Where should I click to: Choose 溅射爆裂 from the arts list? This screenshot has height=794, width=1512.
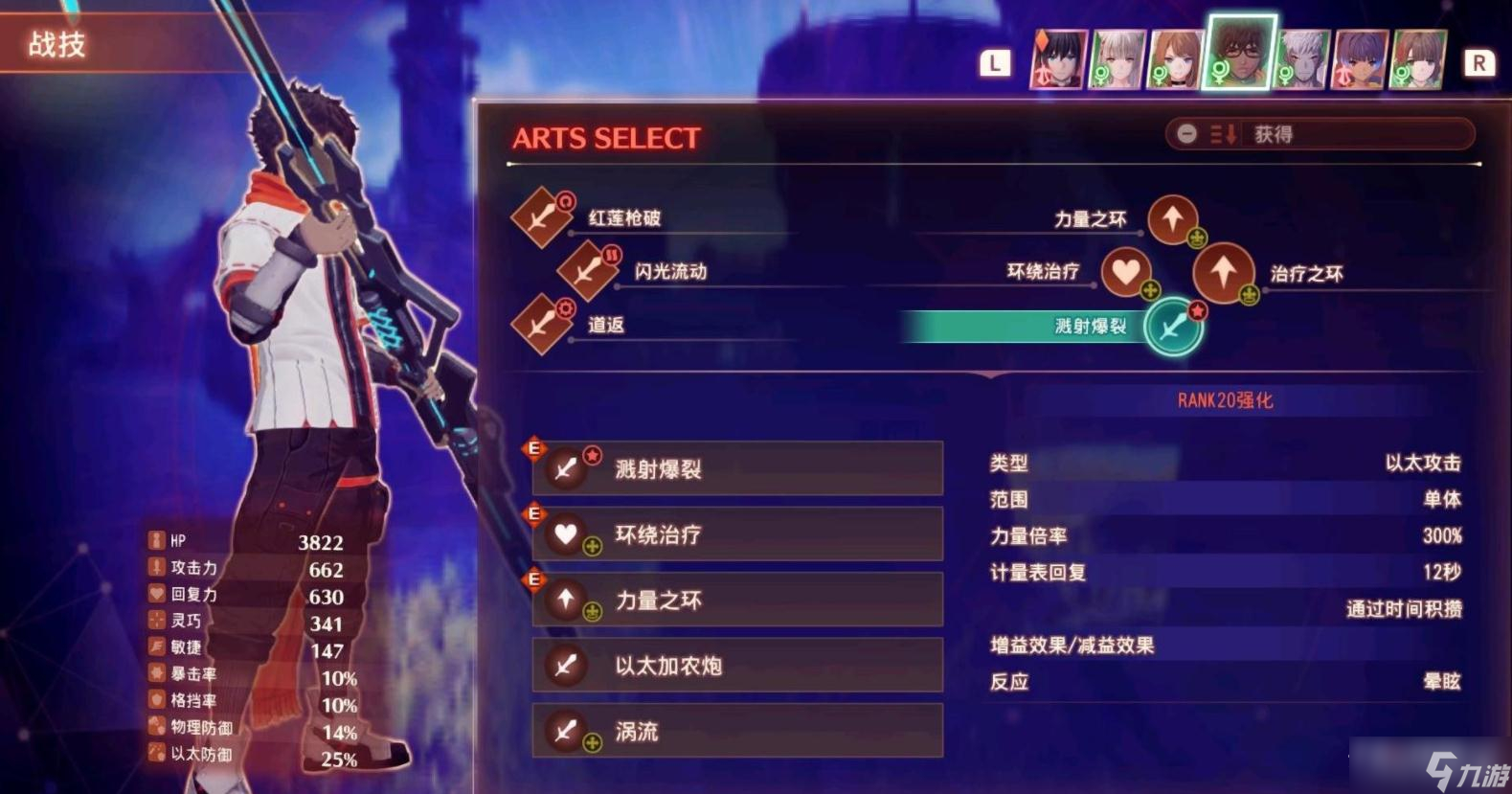coord(736,468)
